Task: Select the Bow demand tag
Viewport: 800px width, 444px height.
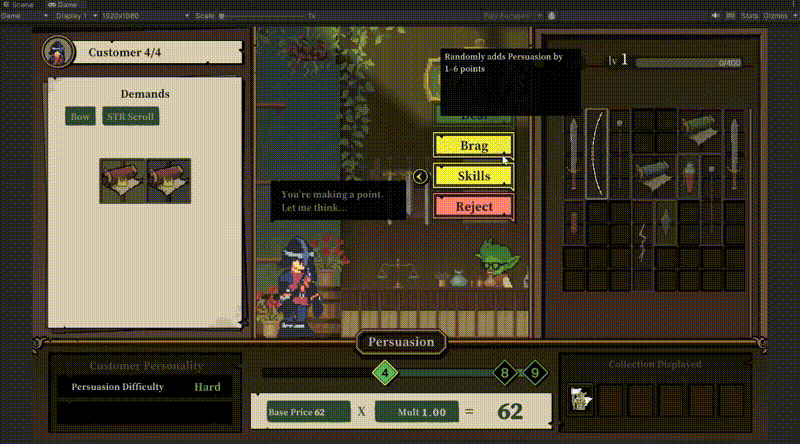Action: (x=80, y=117)
